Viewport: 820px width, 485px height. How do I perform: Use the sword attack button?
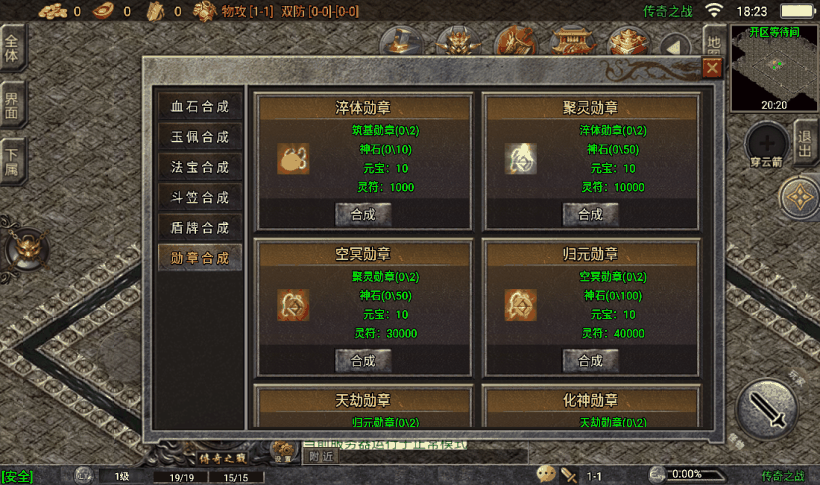(x=767, y=410)
